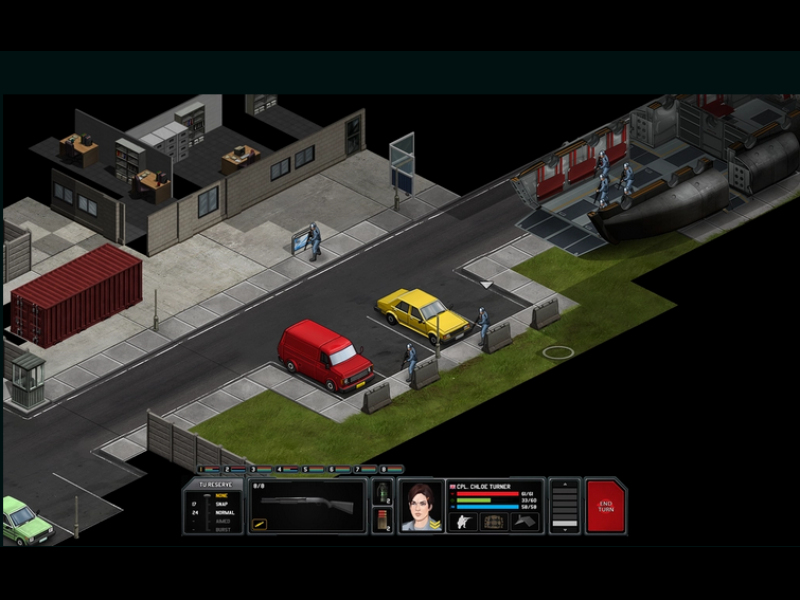Select soldier number 8 tab
This screenshot has width=800, height=600.
click(383, 468)
